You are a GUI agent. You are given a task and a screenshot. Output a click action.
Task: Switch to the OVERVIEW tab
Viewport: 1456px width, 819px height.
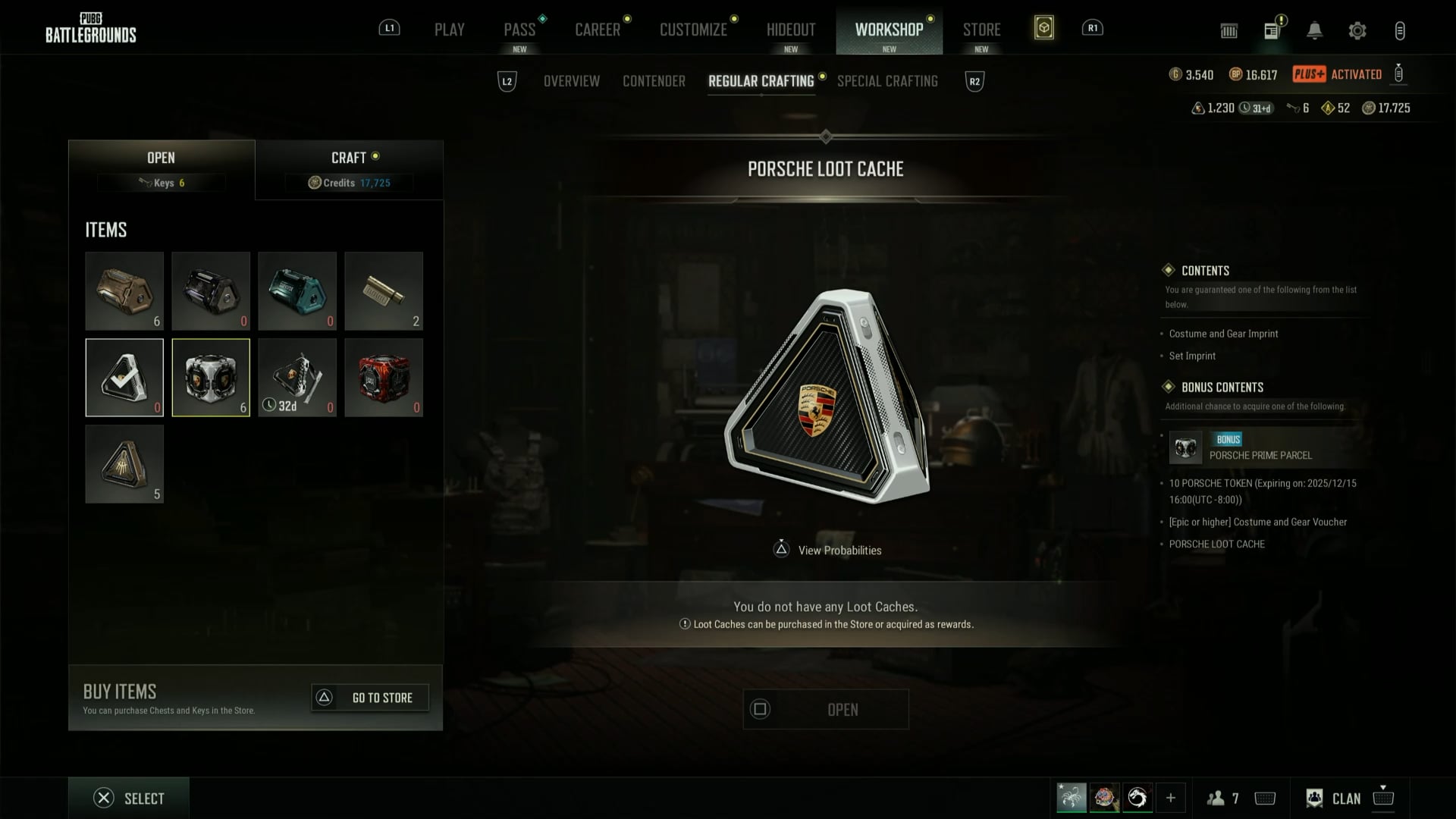tap(572, 81)
